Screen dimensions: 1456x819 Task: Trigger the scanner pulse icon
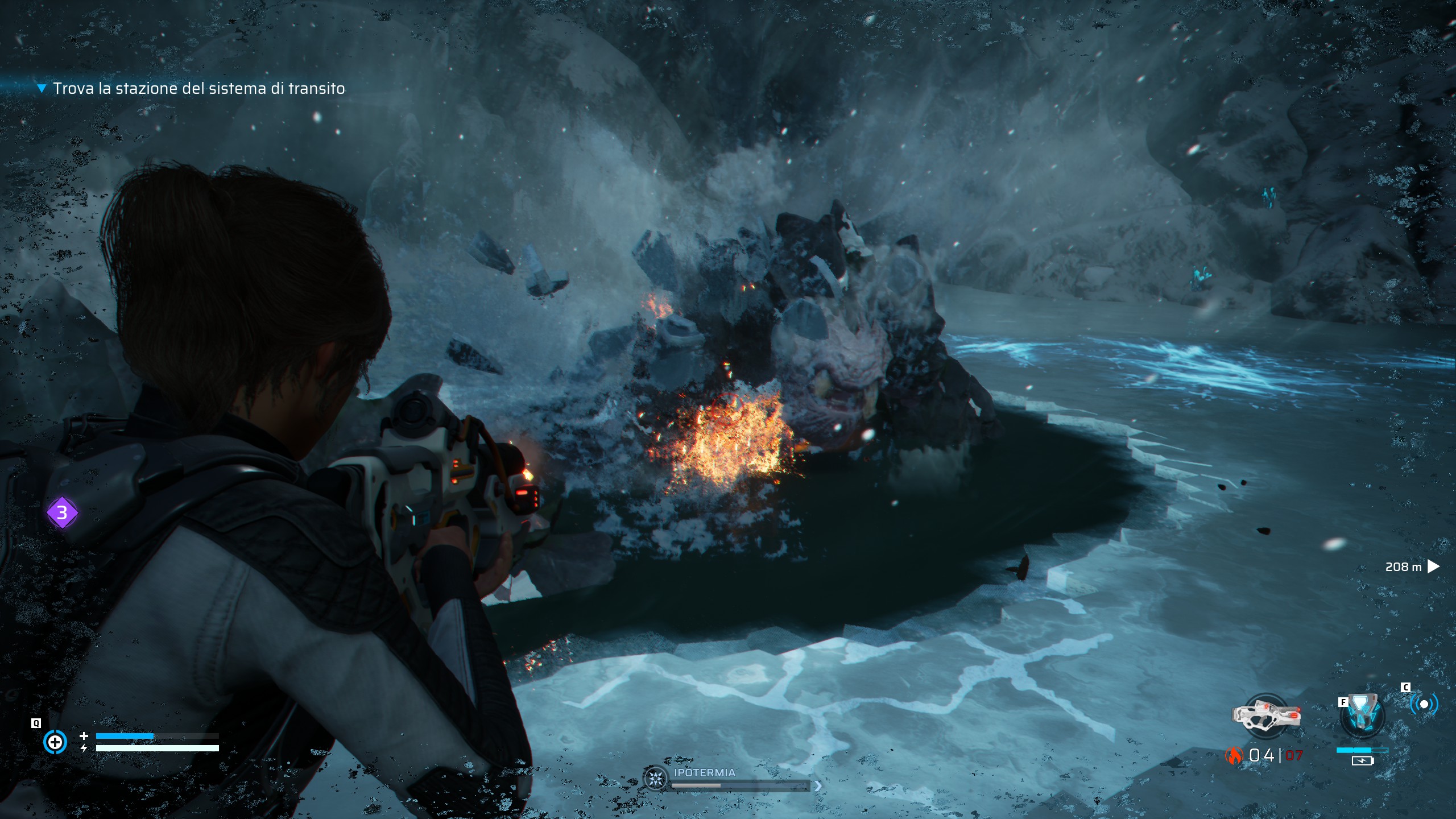(x=1424, y=704)
